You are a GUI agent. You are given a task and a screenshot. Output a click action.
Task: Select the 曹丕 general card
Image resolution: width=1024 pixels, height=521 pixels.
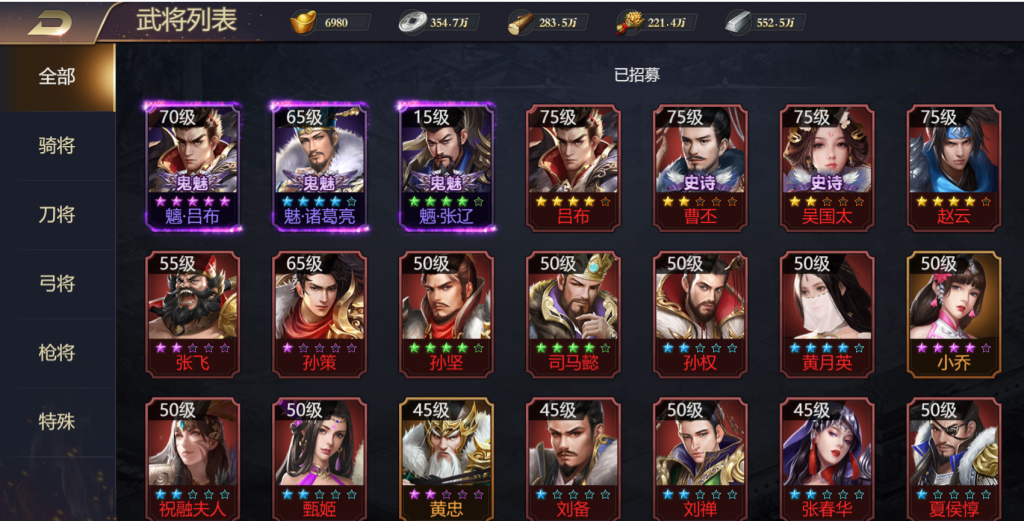coord(700,166)
